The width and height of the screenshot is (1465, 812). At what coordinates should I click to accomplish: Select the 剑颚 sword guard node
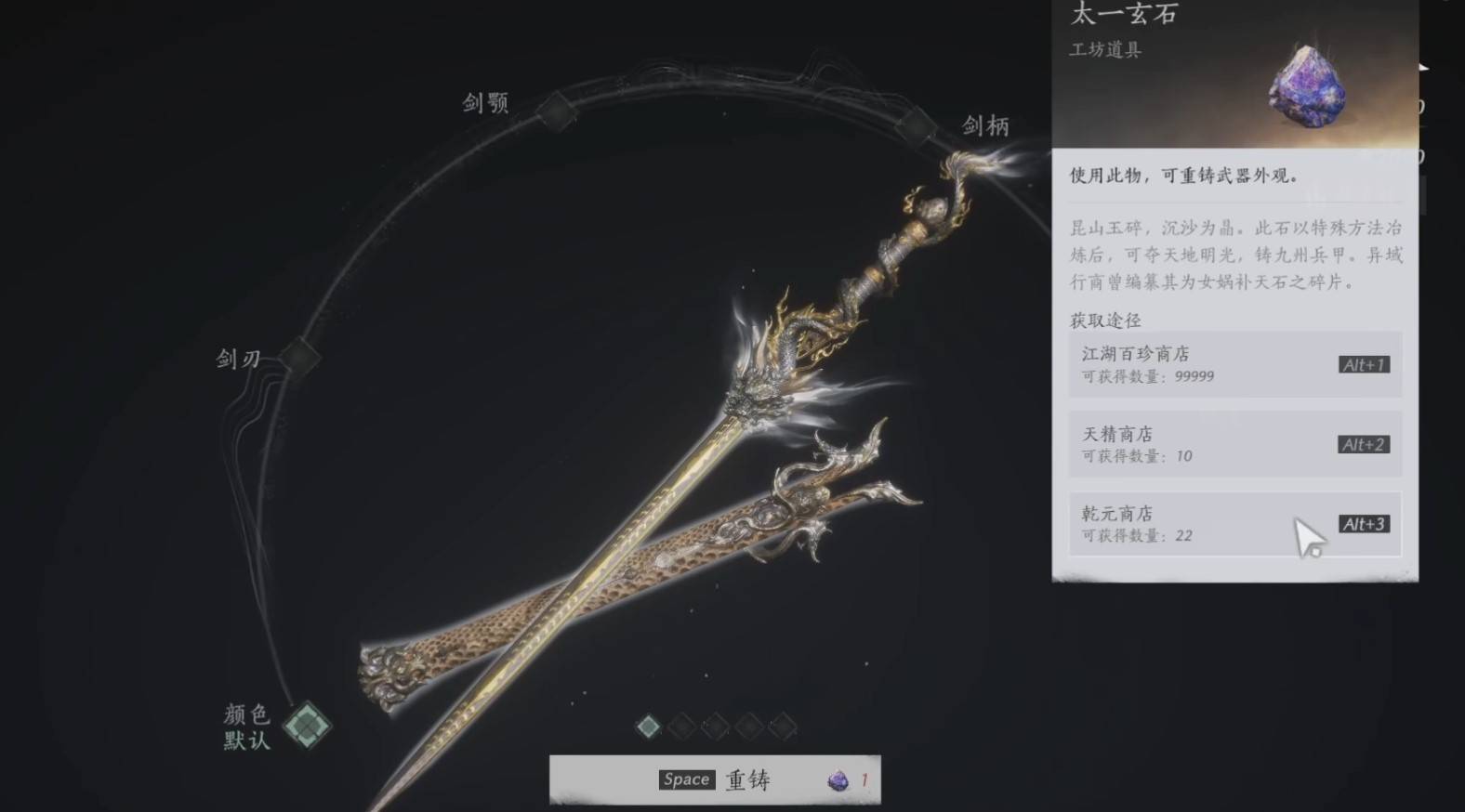(555, 111)
